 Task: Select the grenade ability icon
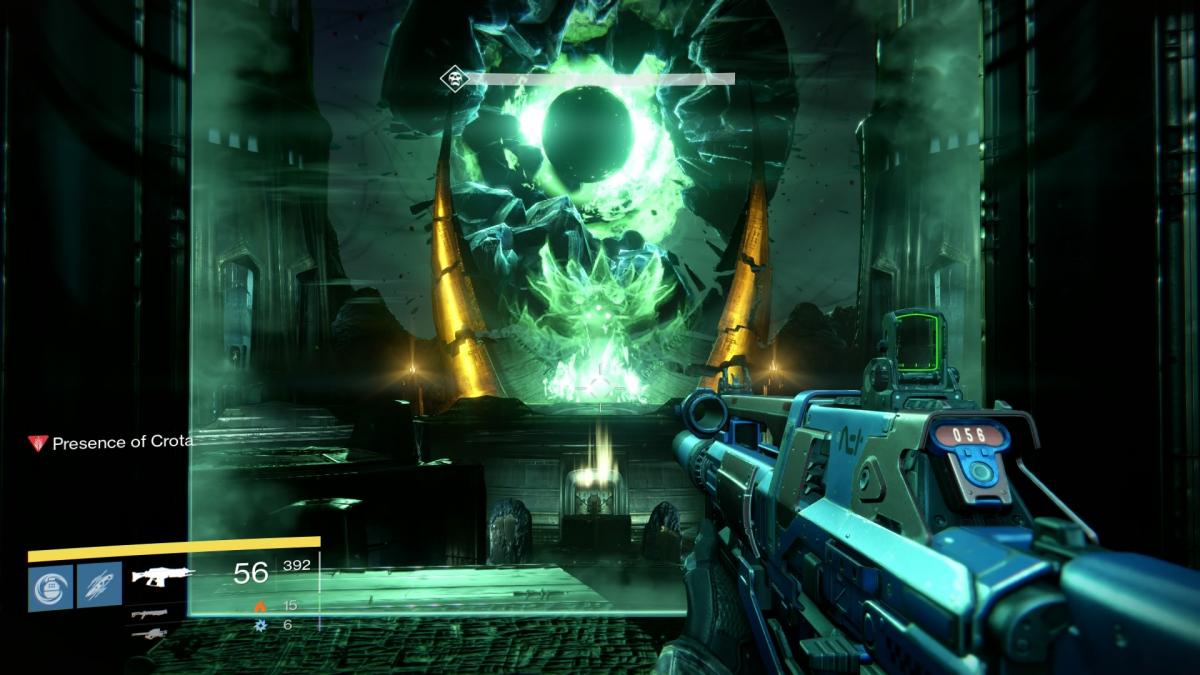(x=50, y=584)
